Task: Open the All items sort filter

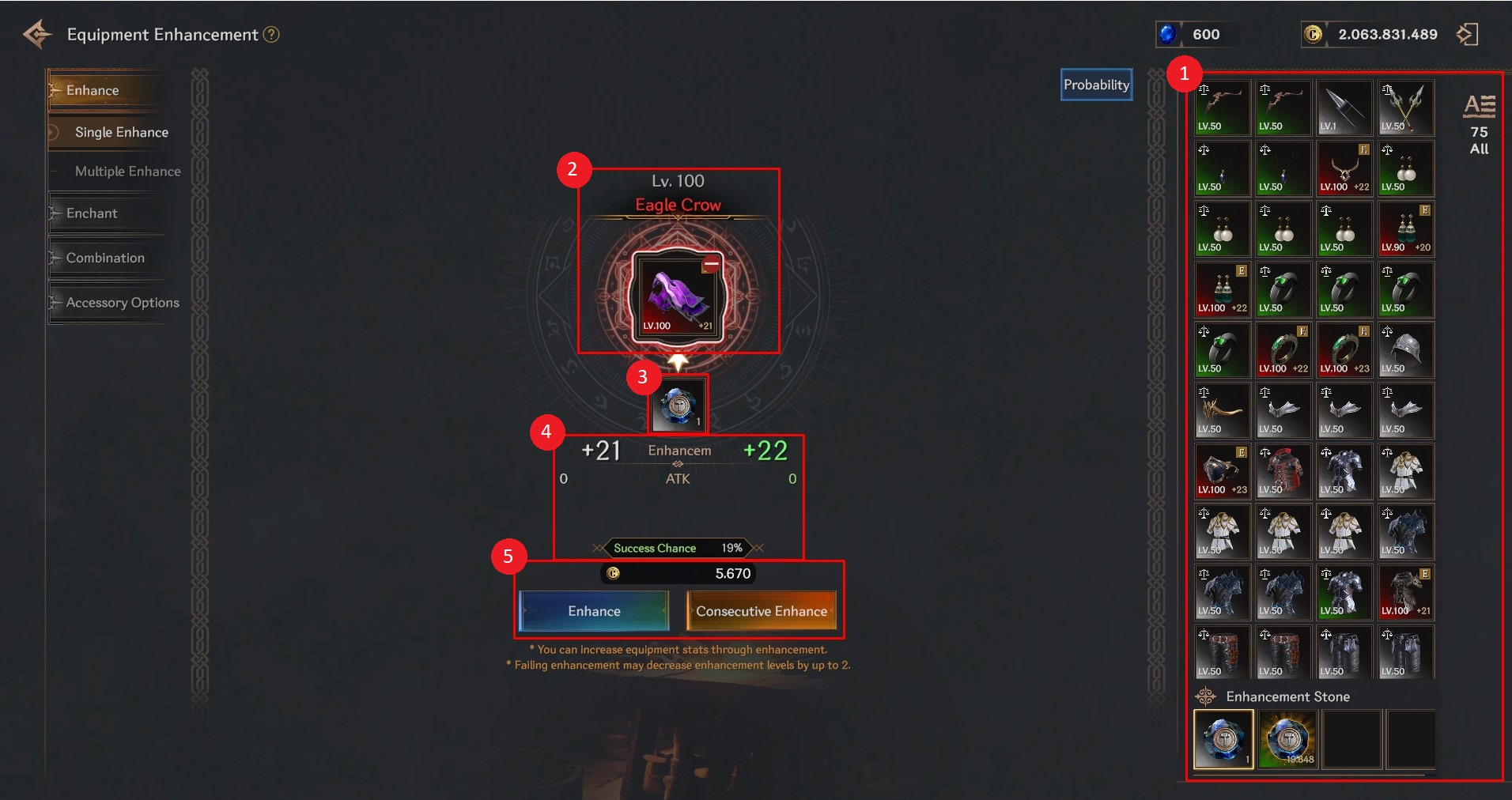Action: pyautogui.click(x=1479, y=125)
